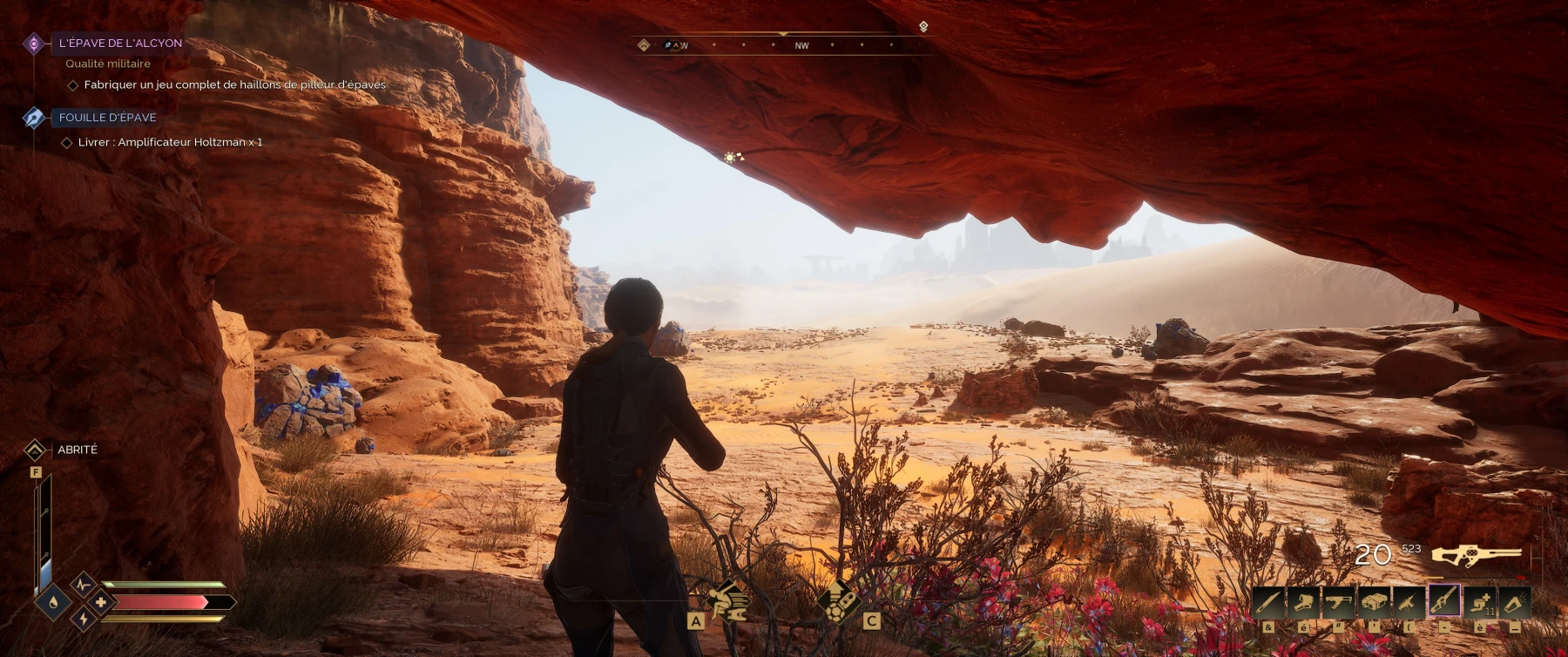Screen dimensions: 1568x657
Task: Click the Abrité shelter status icon
Action: pyautogui.click(x=35, y=450)
